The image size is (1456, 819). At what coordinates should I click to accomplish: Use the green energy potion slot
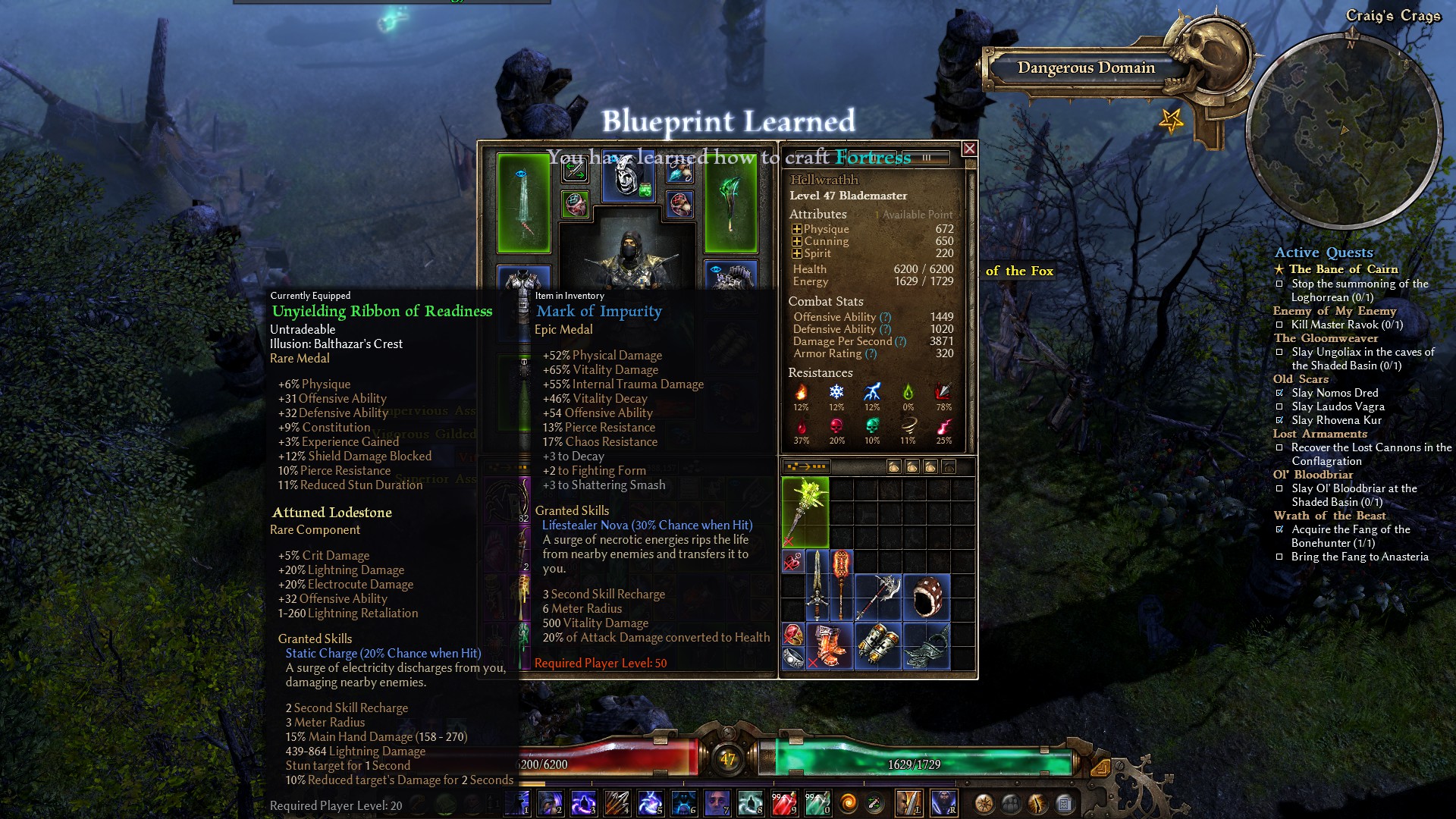[817, 802]
